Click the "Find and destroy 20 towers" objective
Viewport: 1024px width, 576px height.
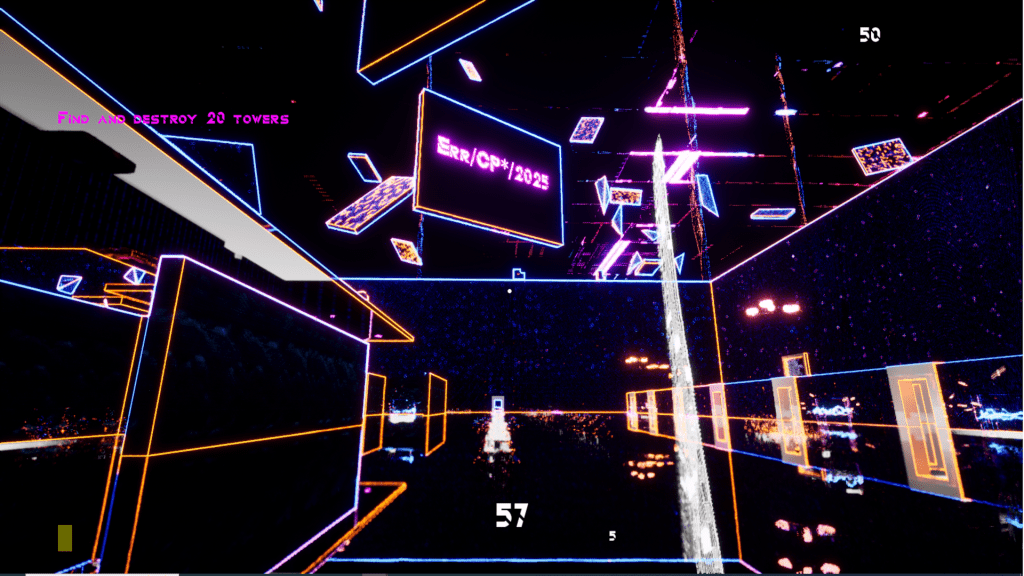pos(173,119)
